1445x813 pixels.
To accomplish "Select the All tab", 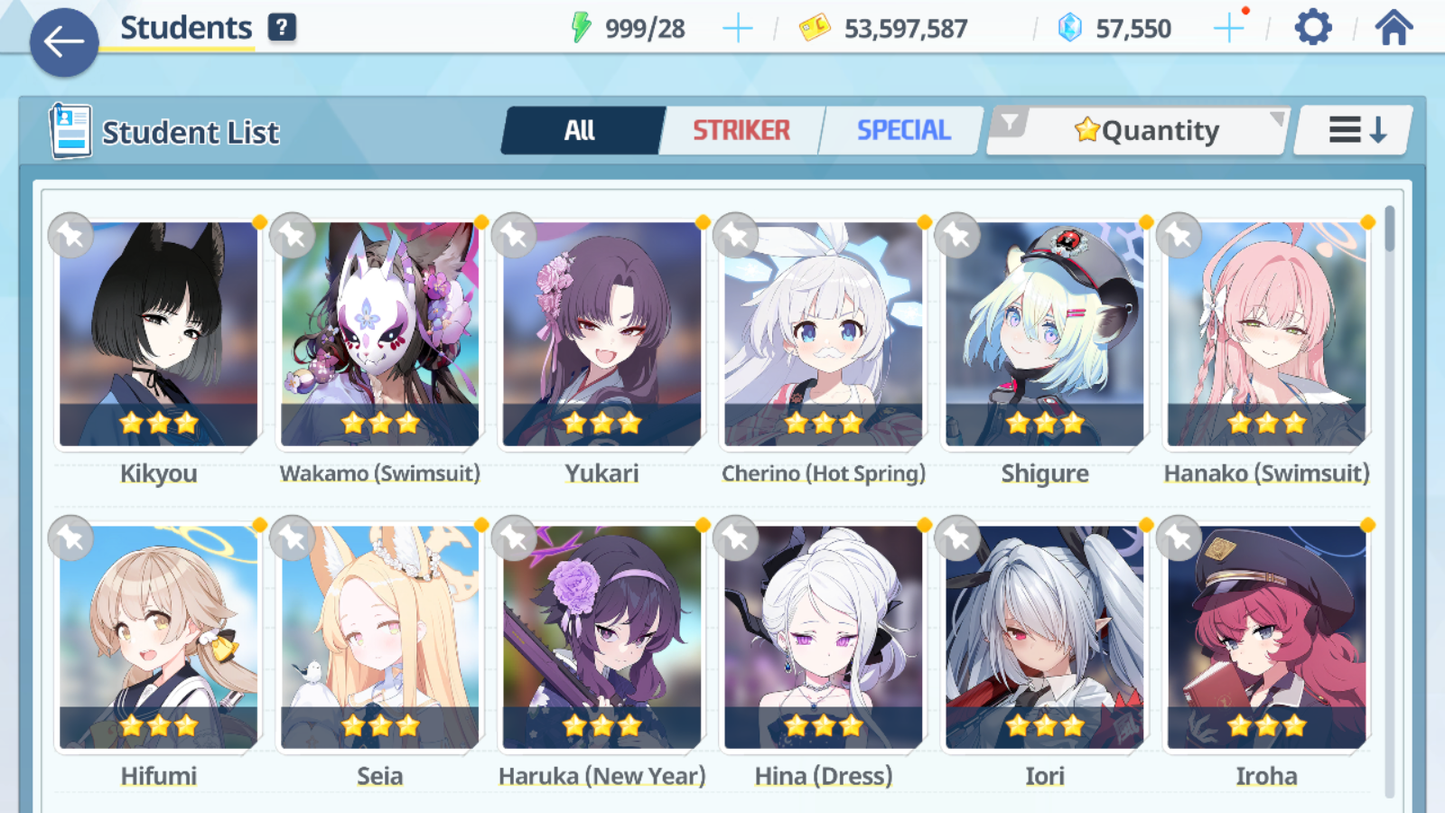I will [581, 129].
